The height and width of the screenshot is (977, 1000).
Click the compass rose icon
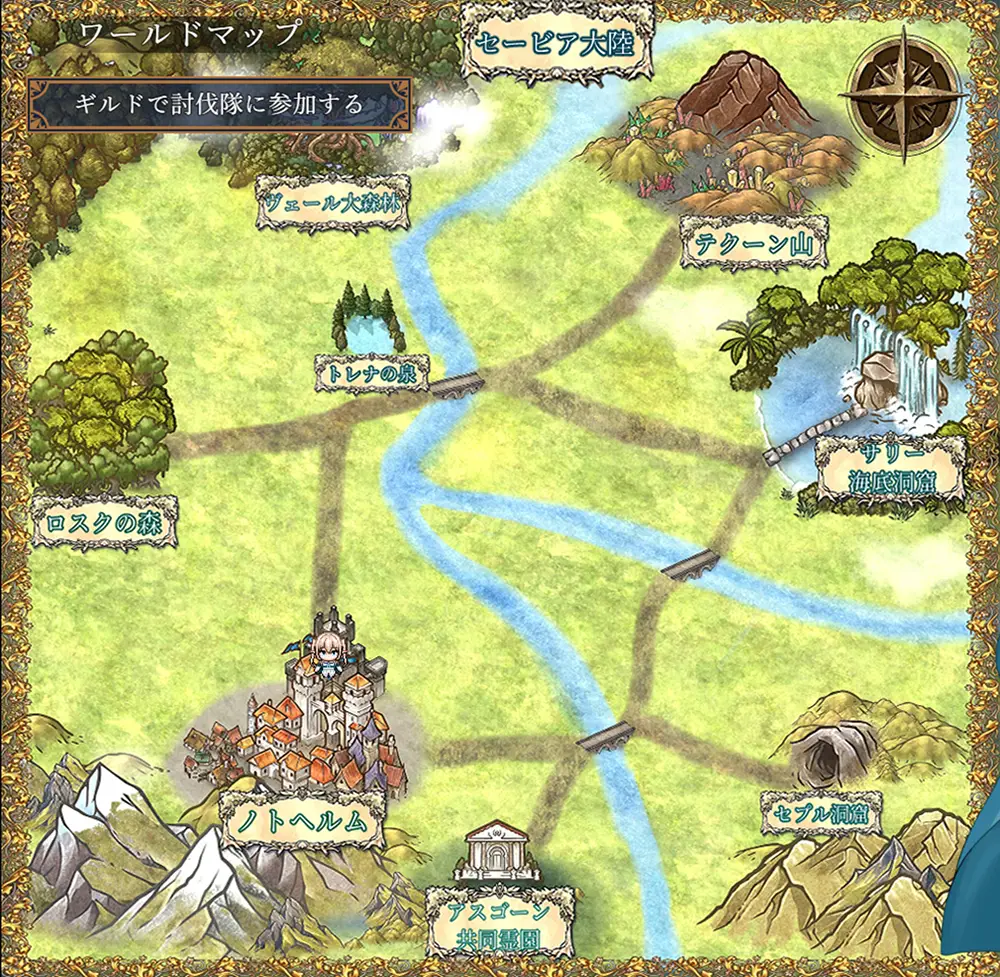[x=903, y=95]
